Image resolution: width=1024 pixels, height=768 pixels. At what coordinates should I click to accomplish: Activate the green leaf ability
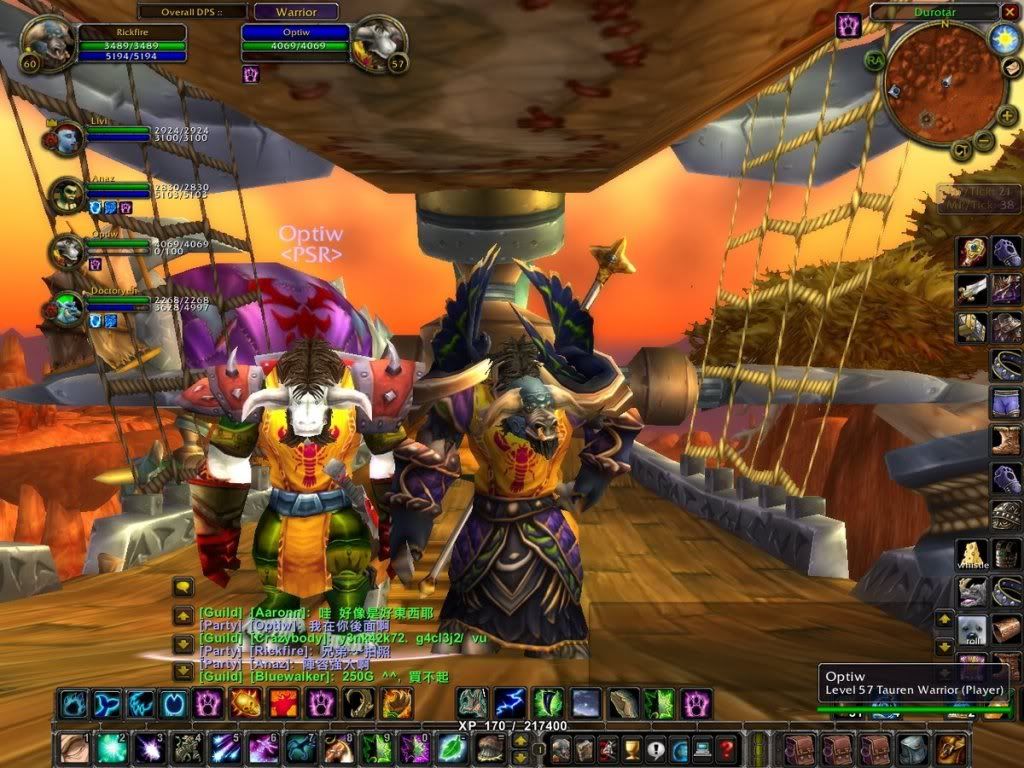click(x=452, y=746)
